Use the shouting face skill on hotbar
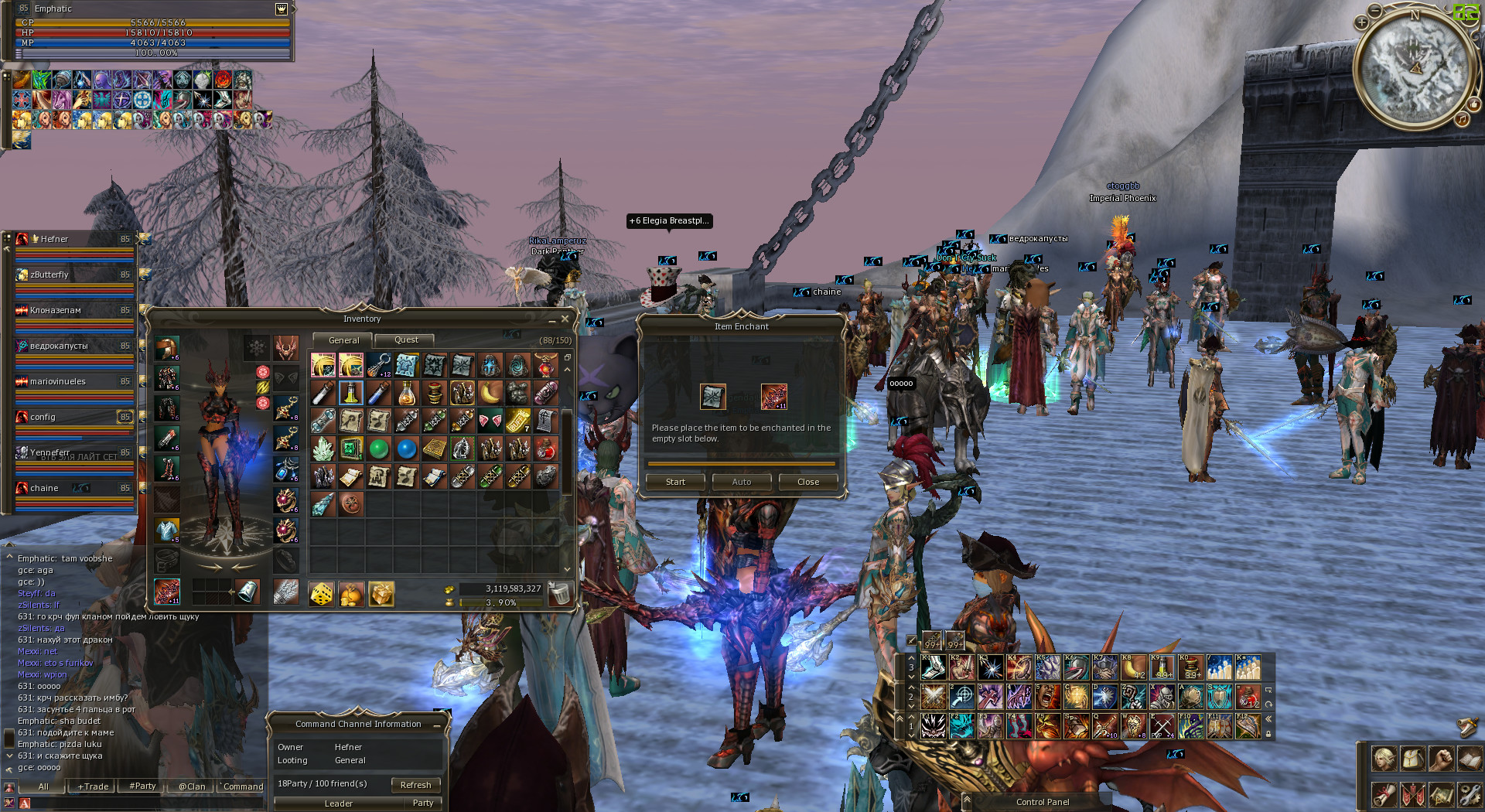Screen dimensions: 1485x812 tap(1047, 697)
